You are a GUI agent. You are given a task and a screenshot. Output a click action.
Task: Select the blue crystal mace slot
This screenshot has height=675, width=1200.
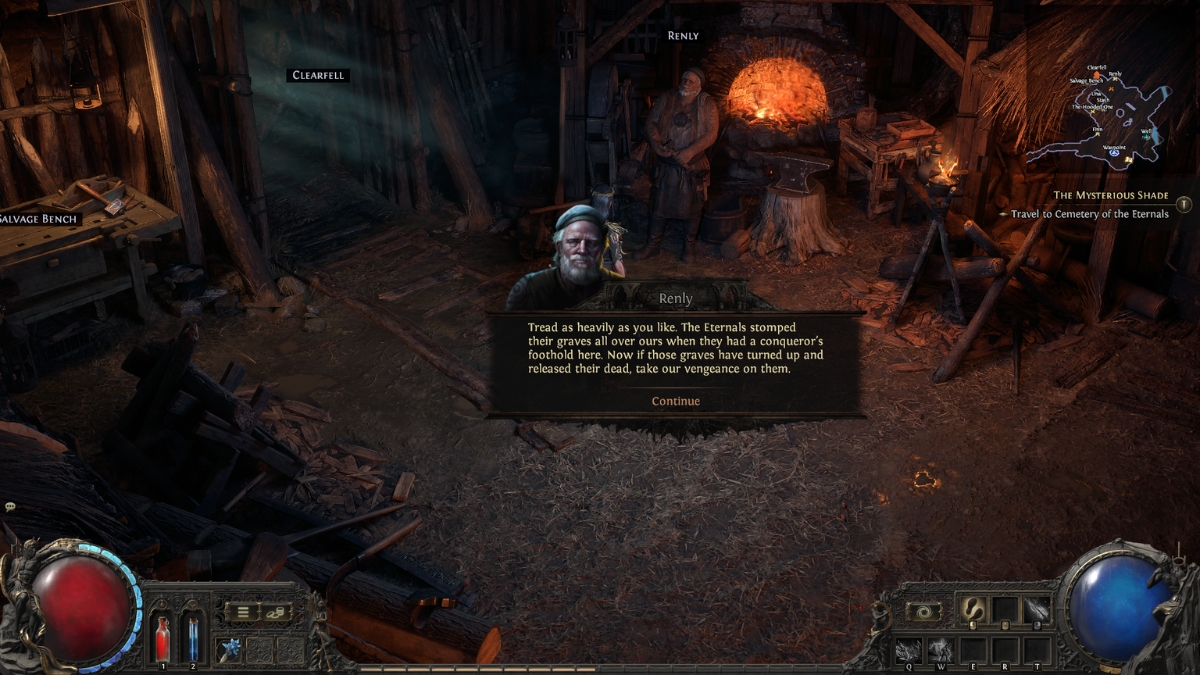click(x=230, y=648)
